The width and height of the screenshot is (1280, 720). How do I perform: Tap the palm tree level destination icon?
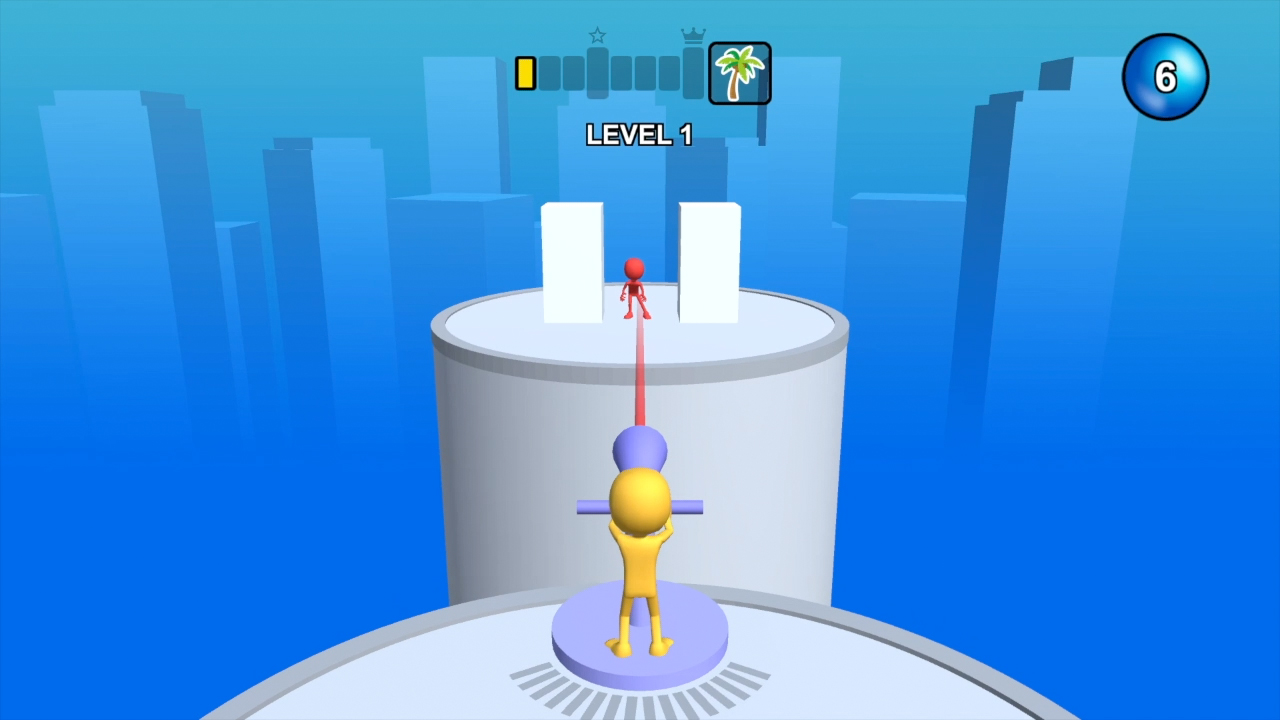tap(739, 72)
